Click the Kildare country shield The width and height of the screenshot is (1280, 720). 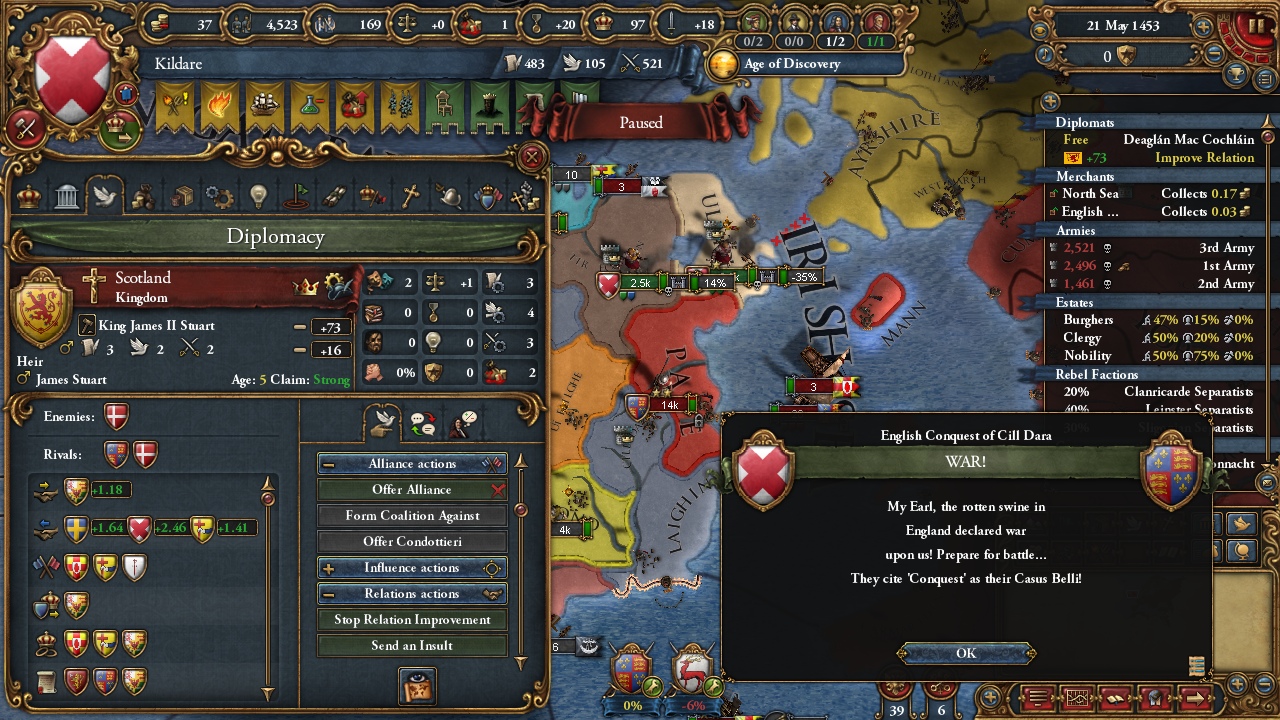[x=72, y=78]
